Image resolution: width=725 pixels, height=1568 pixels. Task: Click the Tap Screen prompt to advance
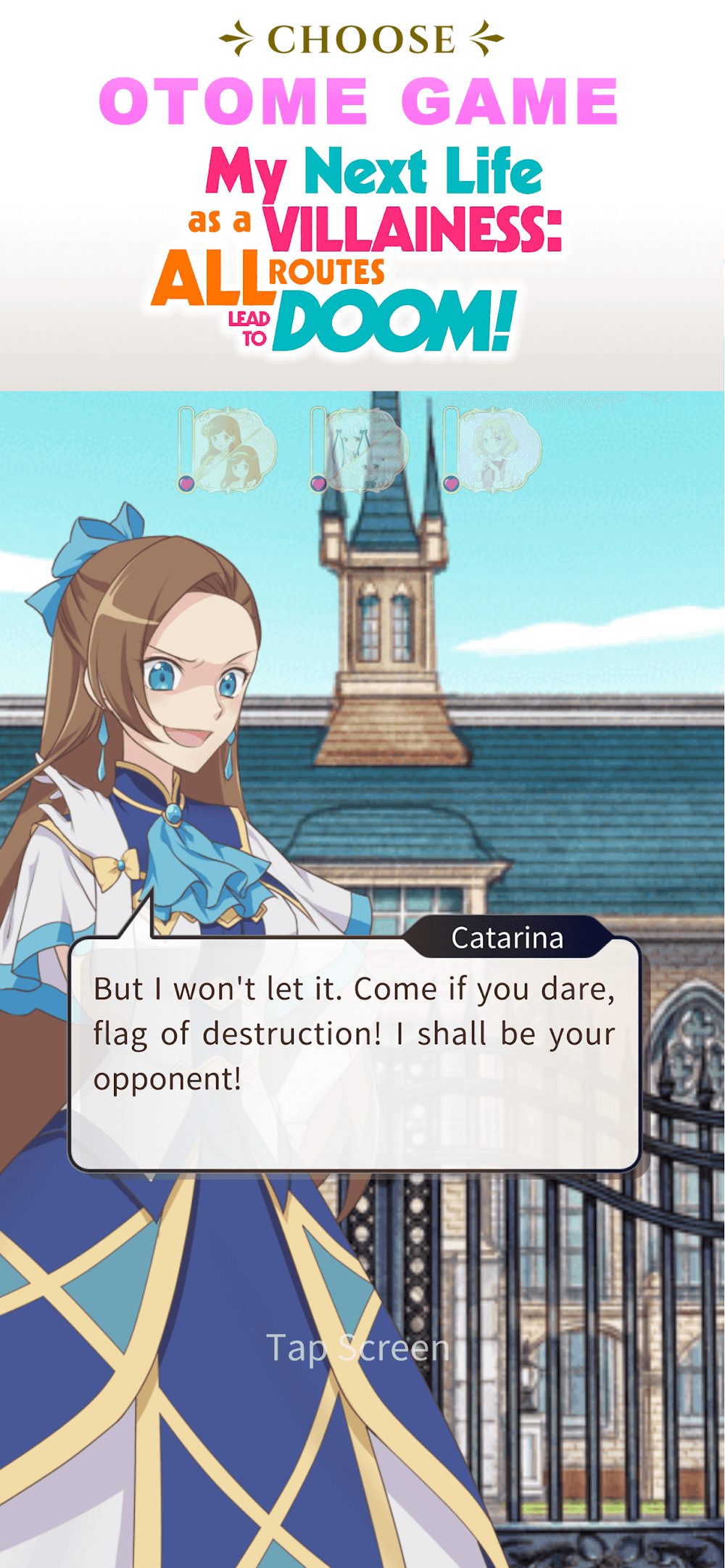357,1348
